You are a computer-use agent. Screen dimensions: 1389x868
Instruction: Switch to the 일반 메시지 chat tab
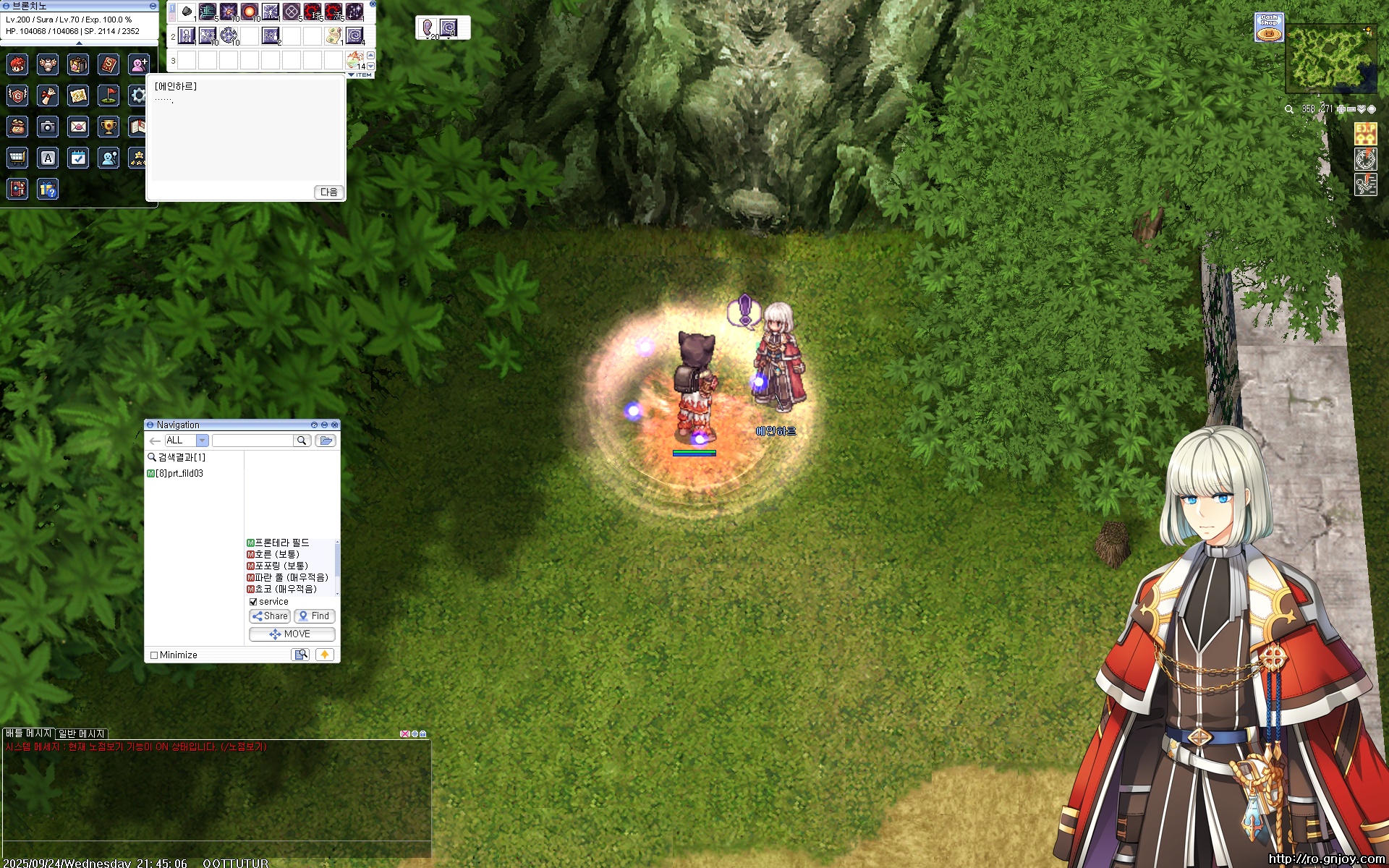point(82,733)
